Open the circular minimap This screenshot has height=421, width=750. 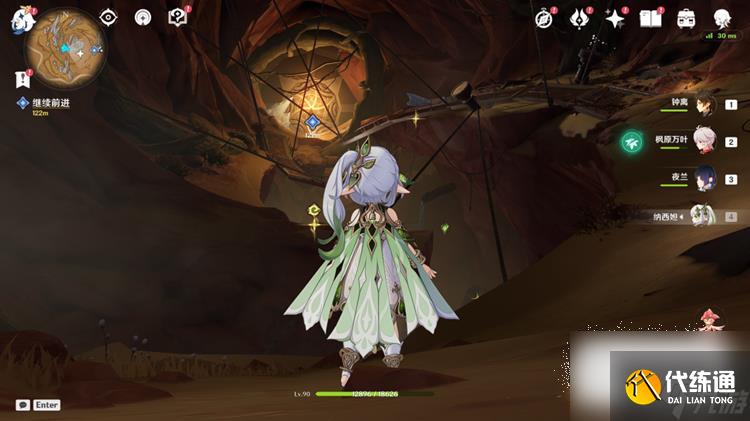65,44
